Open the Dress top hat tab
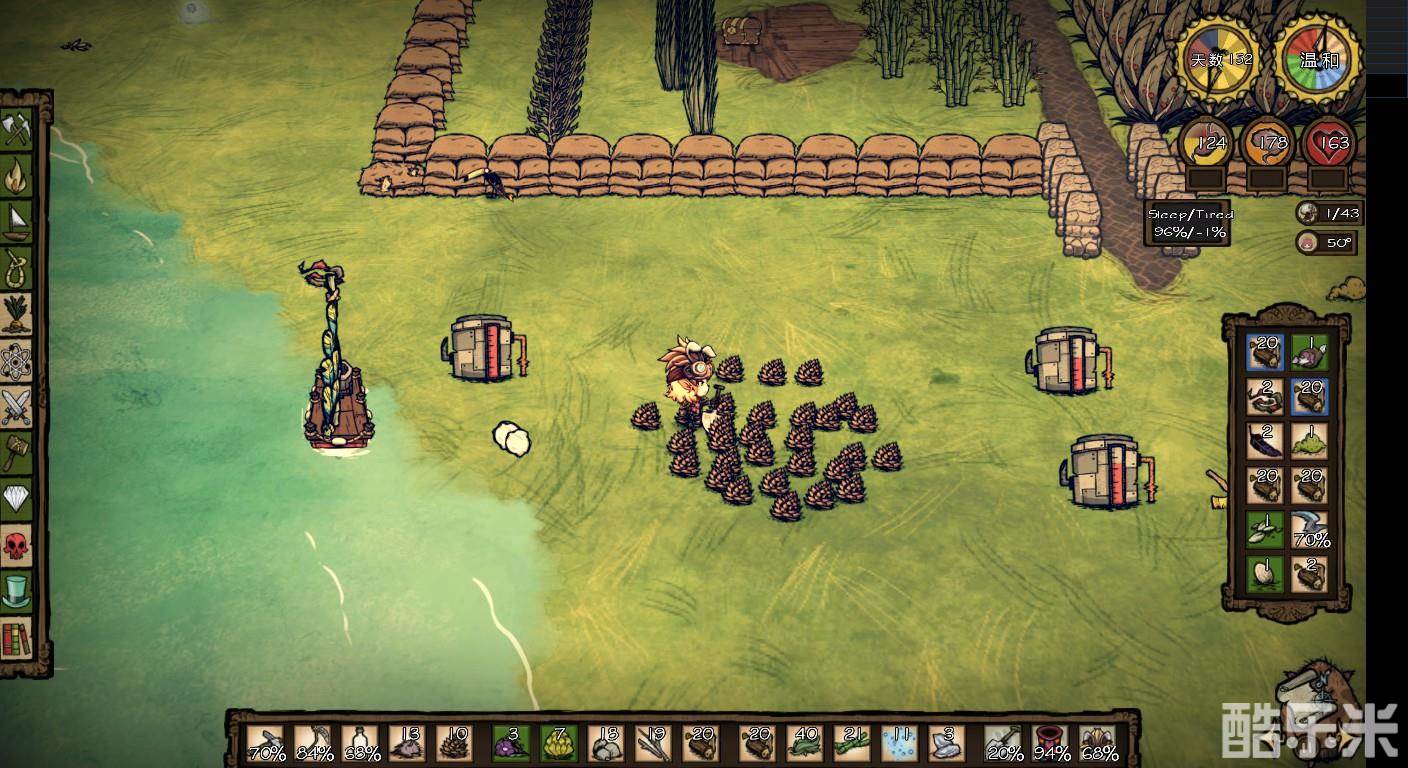The image size is (1408, 768). click(x=16, y=590)
